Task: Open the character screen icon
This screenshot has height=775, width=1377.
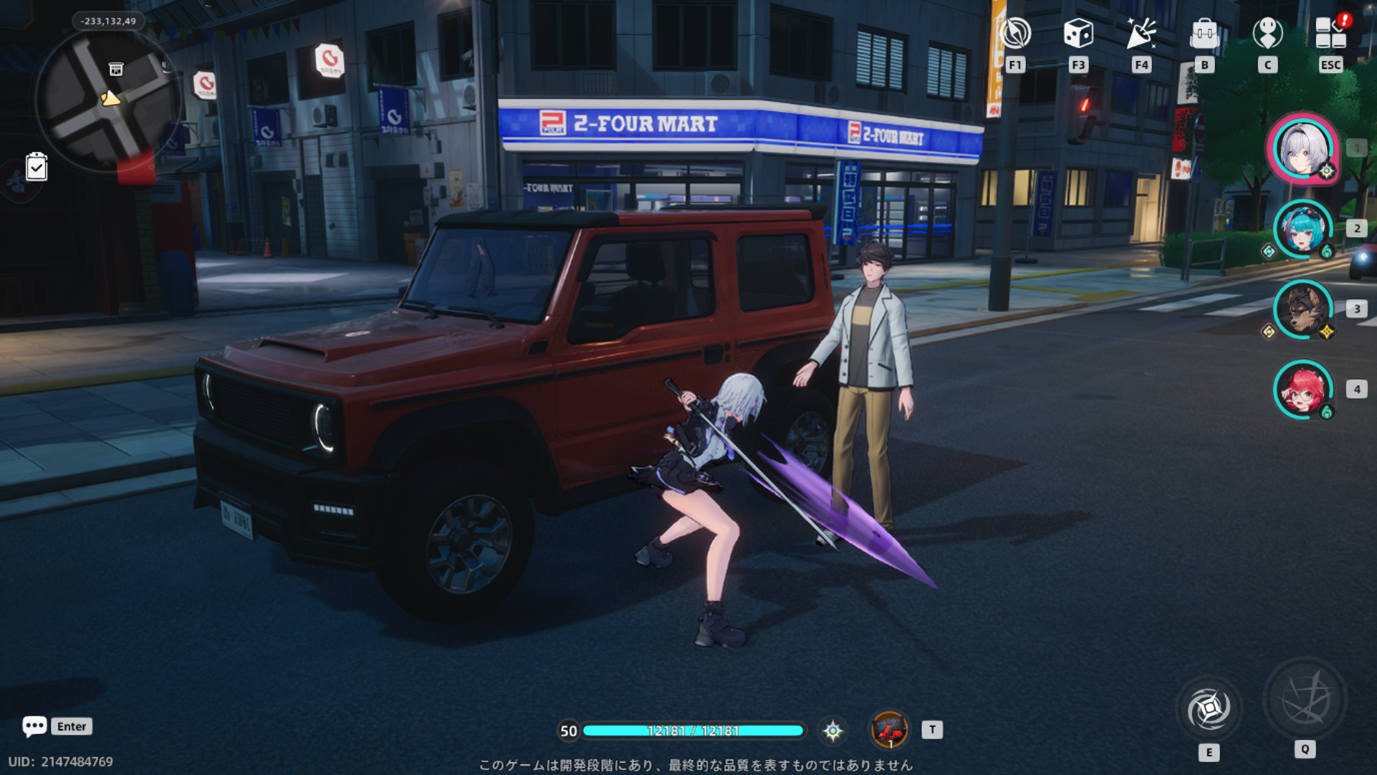Action: coord(1267,34)
